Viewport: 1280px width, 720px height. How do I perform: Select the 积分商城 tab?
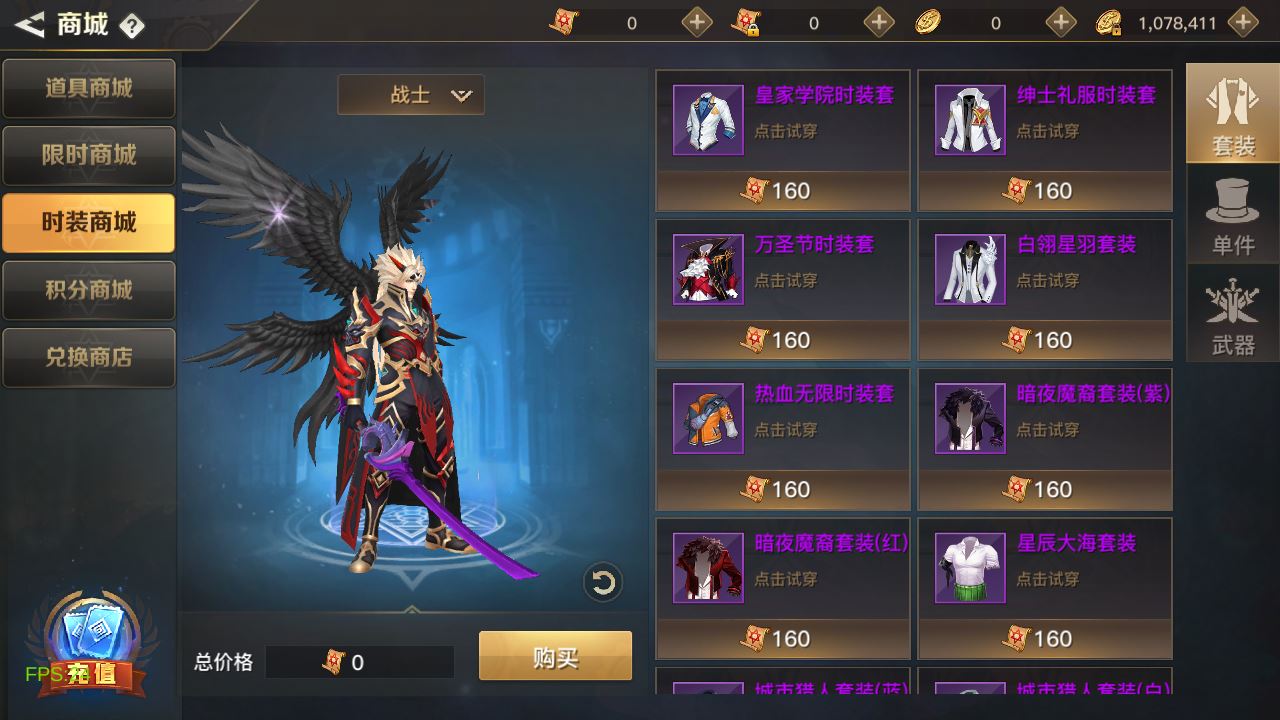tap(88, 290)
